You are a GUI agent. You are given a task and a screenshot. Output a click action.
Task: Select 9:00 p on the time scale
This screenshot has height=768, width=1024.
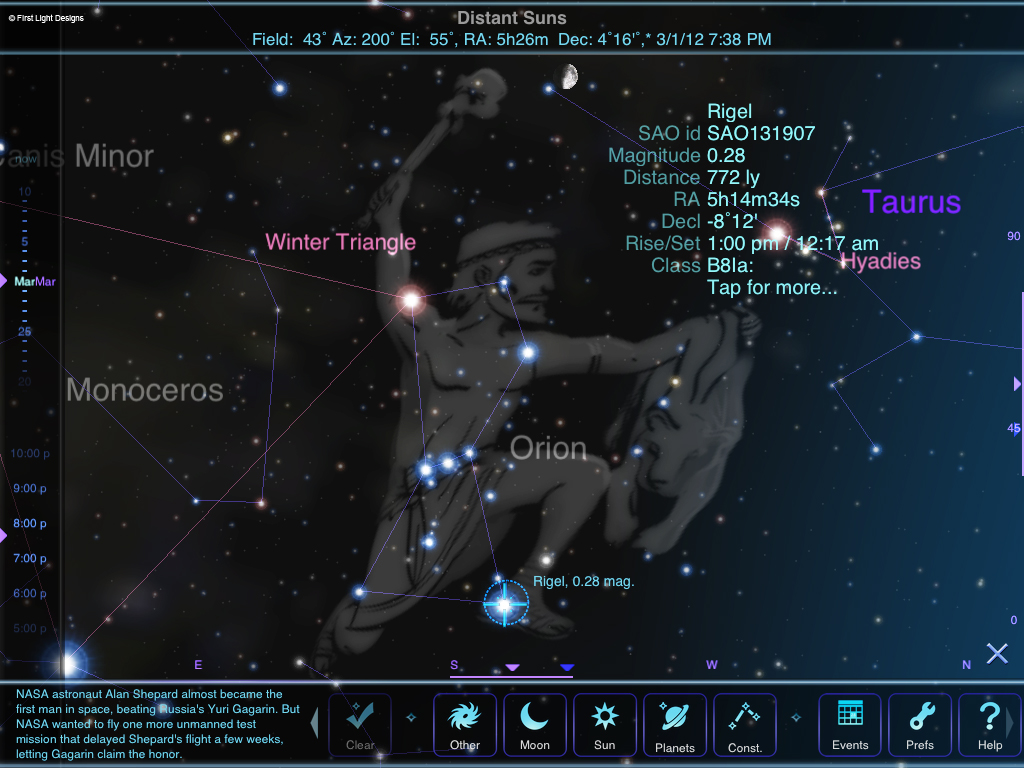(30, 489)
